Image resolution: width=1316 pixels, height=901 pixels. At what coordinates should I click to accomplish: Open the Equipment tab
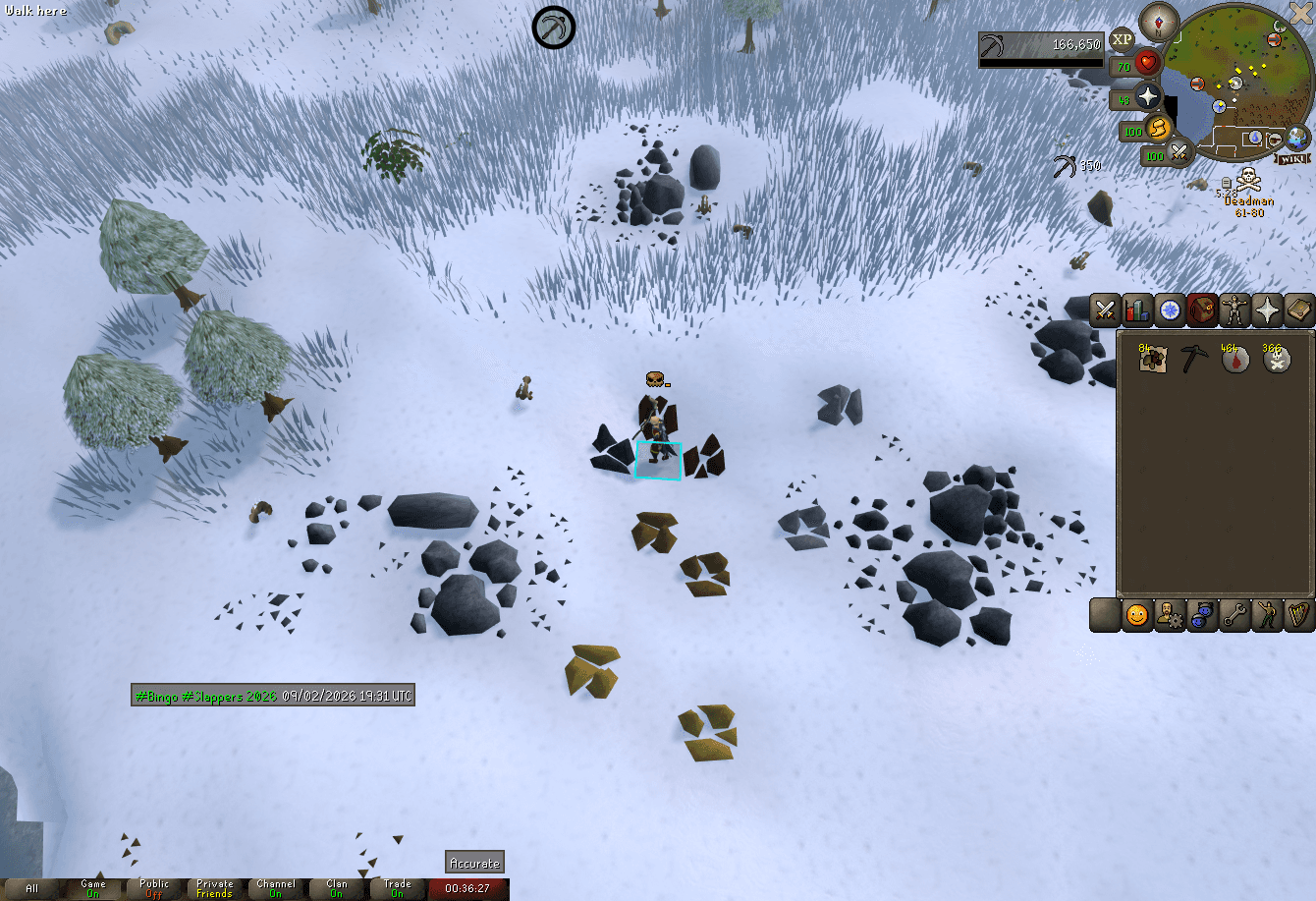tap(1234, 310)
